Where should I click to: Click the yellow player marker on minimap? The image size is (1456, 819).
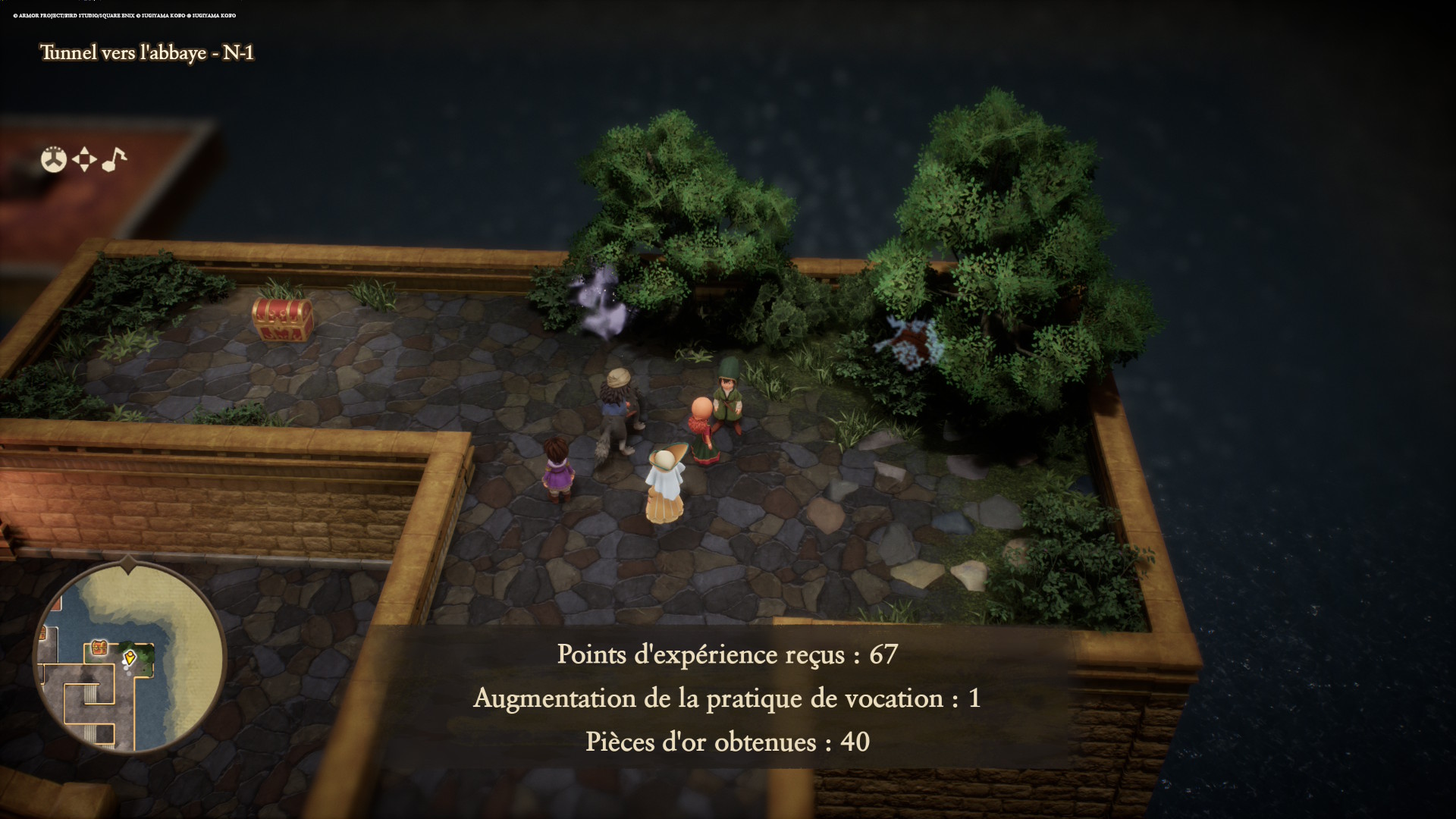pyautogui.click(x=130, y=657)
